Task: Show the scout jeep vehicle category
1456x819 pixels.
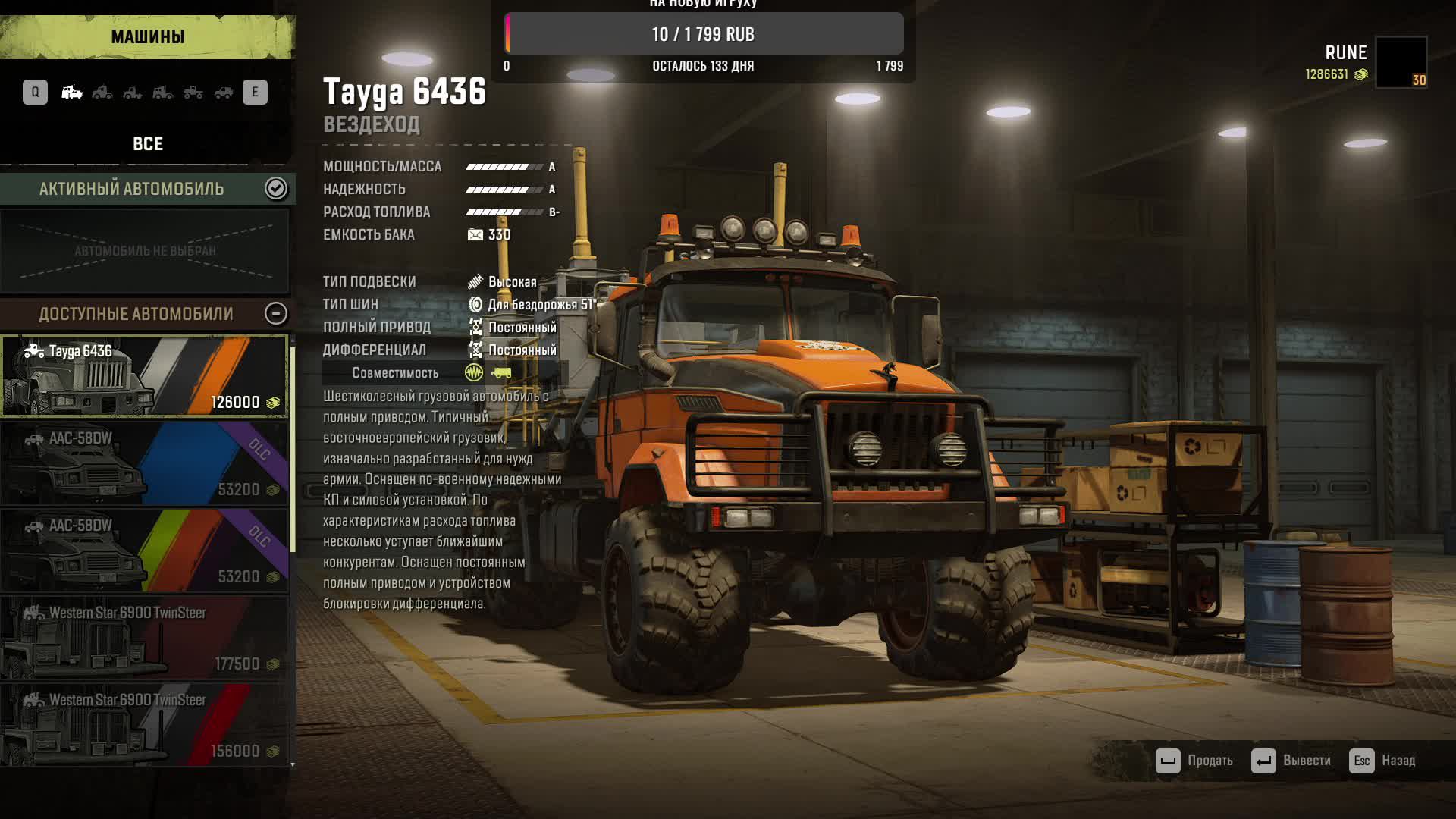Action: [x=224, y=93]
